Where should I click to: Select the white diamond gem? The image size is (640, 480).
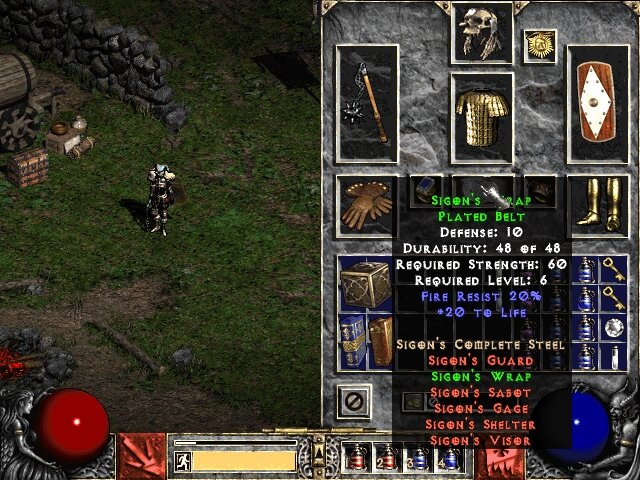point(611,325)
